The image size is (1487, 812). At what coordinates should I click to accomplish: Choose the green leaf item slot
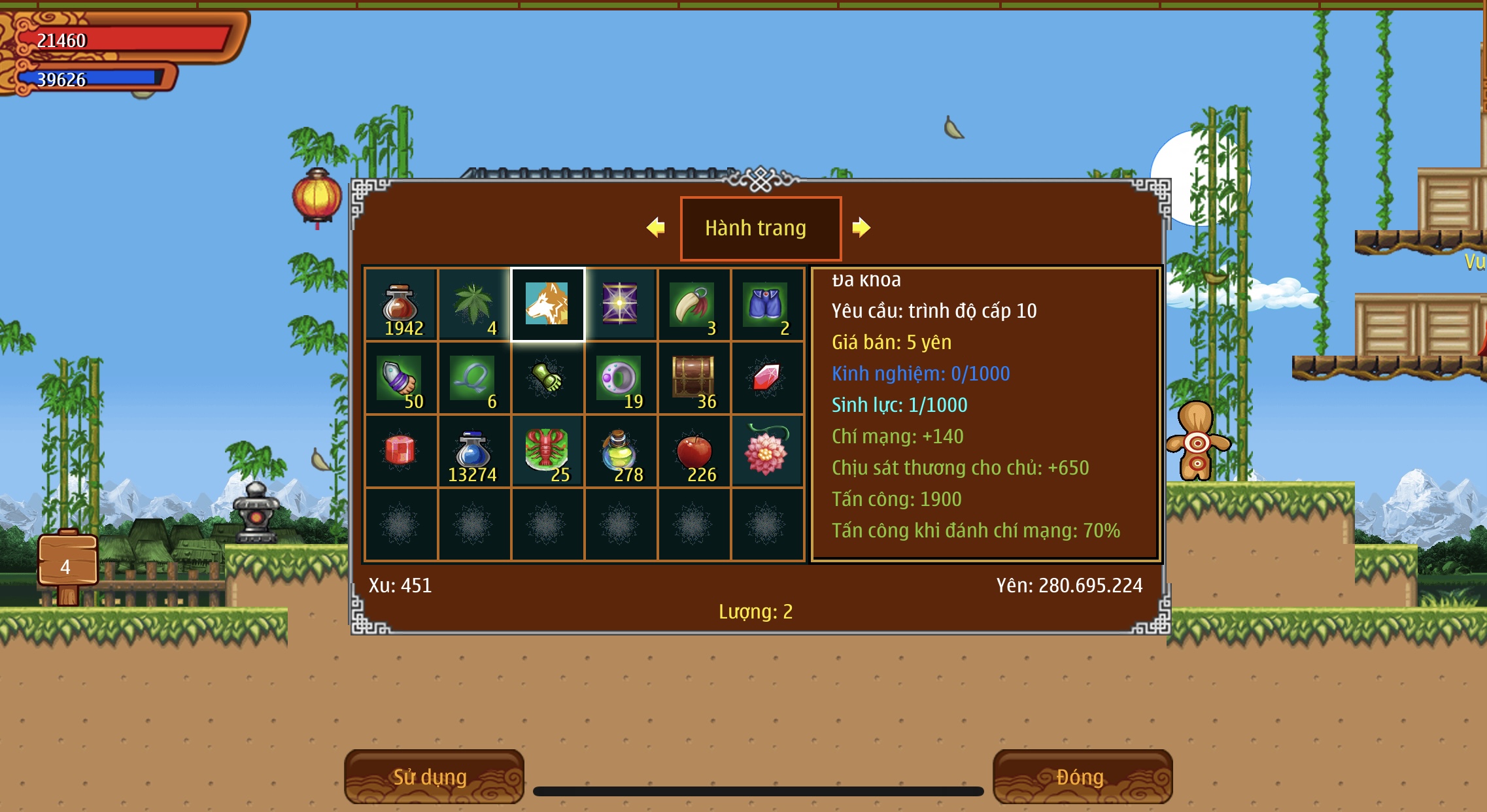474,305
